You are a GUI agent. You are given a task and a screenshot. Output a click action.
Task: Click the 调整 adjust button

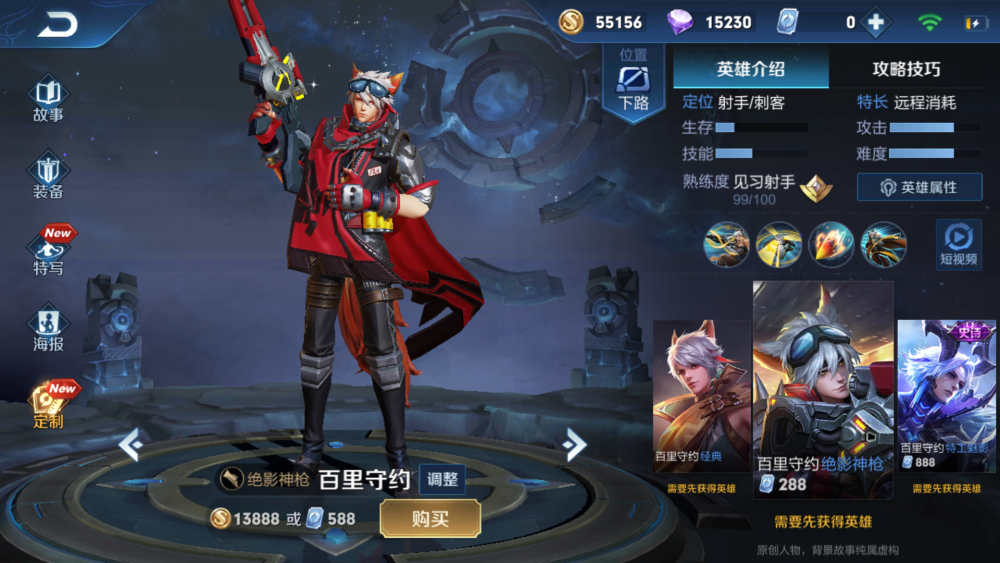click(x=442, y=479)
